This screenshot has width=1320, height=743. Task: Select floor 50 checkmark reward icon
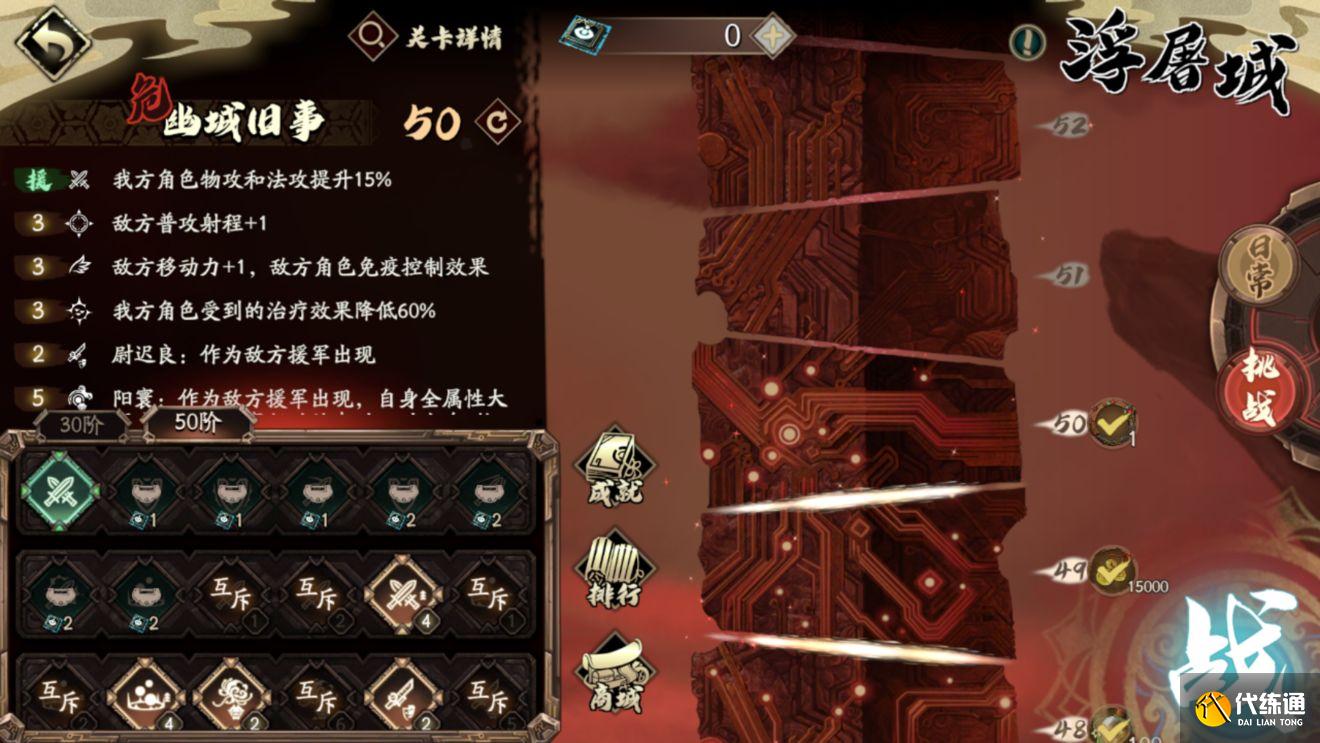pos(1112,423)
